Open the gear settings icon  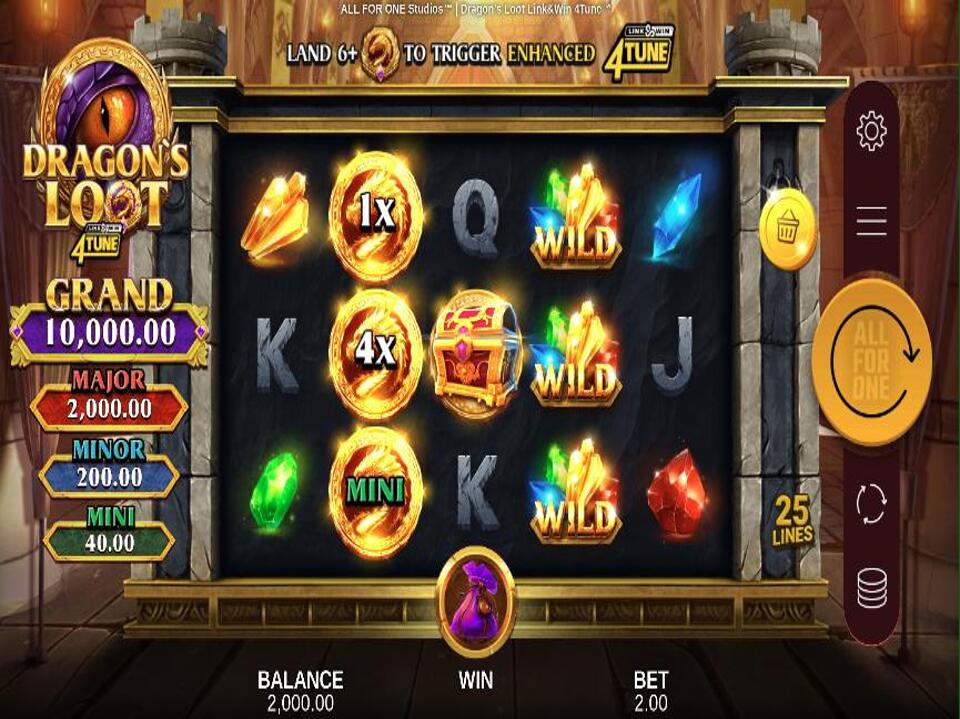[871, 131]
